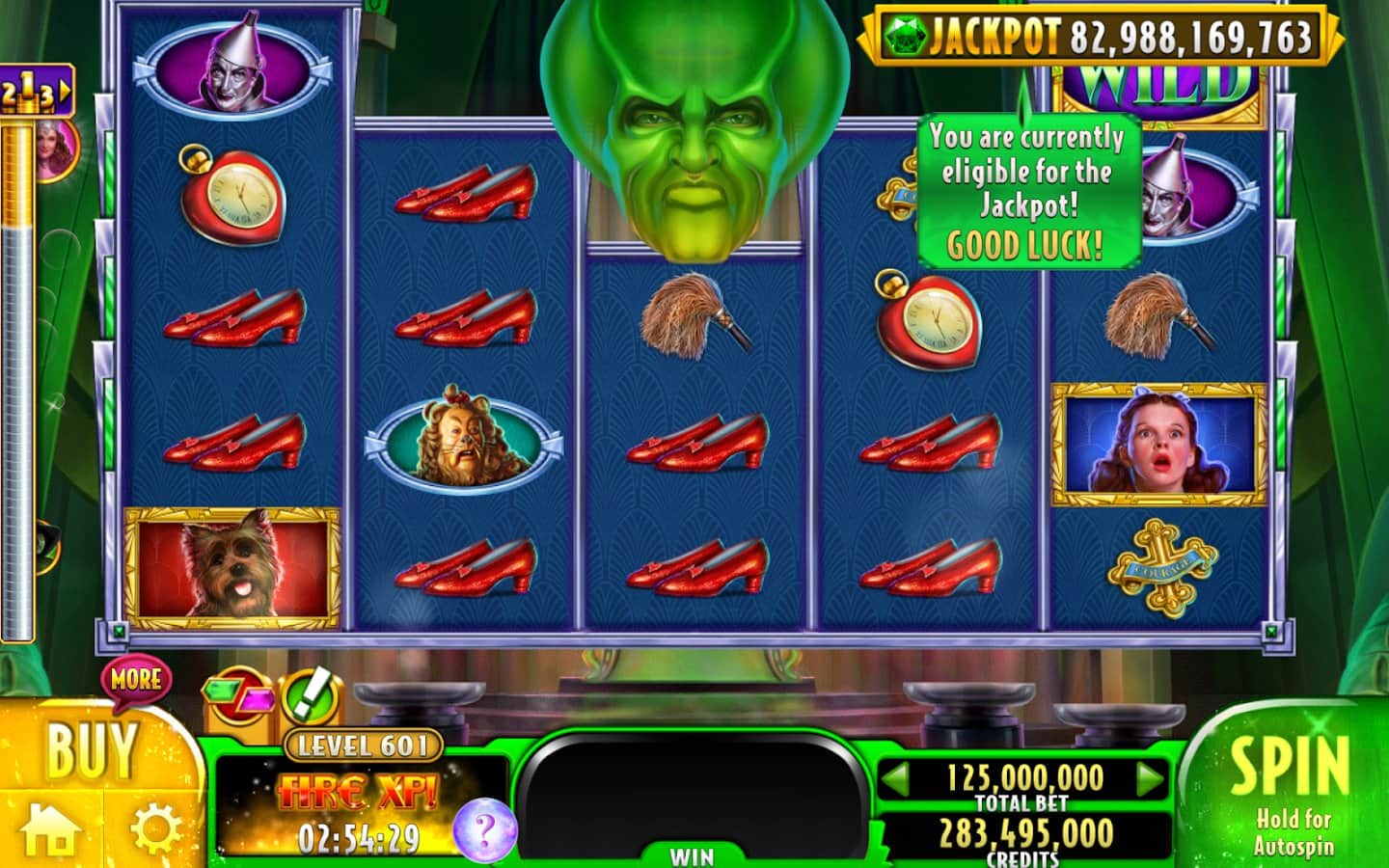This screenshot has height=868, width=1389.
Task: Open the BUY credits shop
Action: click(x=92, y=750)
